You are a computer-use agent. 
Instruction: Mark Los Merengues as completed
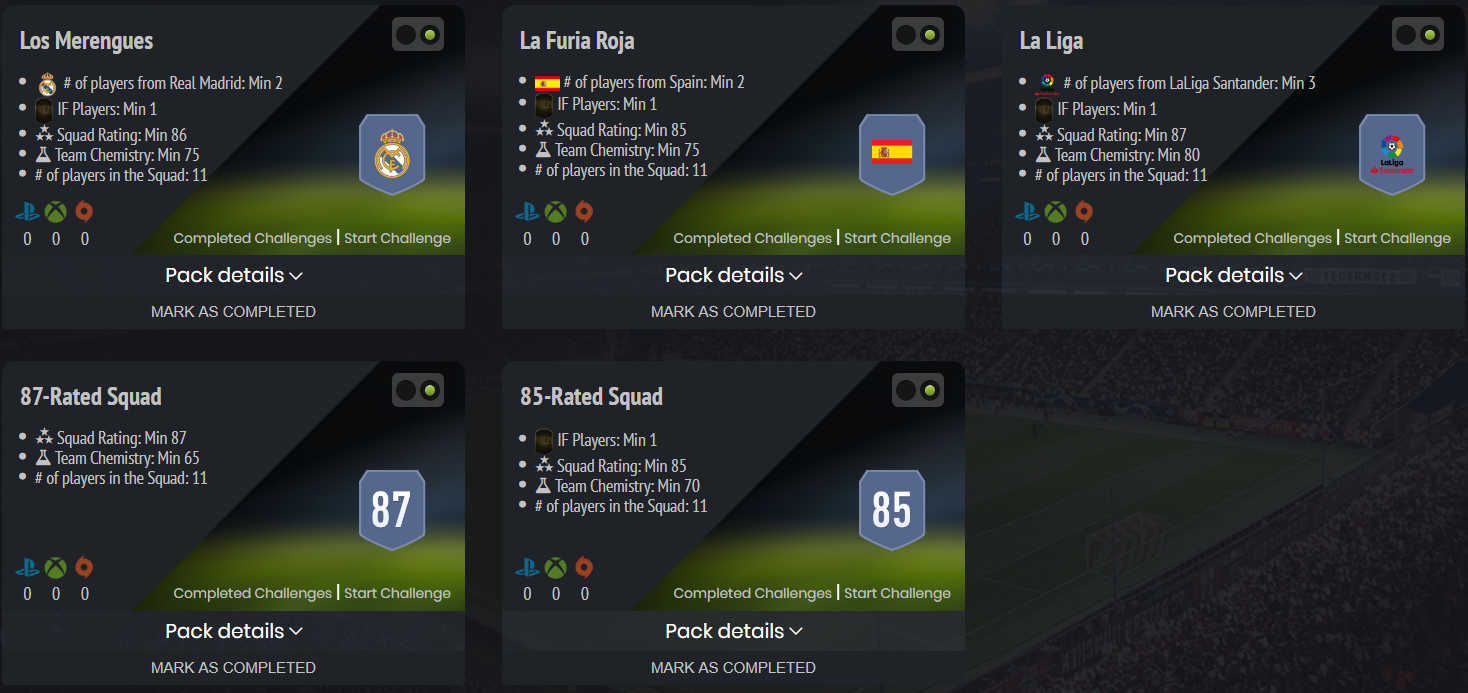tap(233, 311)
